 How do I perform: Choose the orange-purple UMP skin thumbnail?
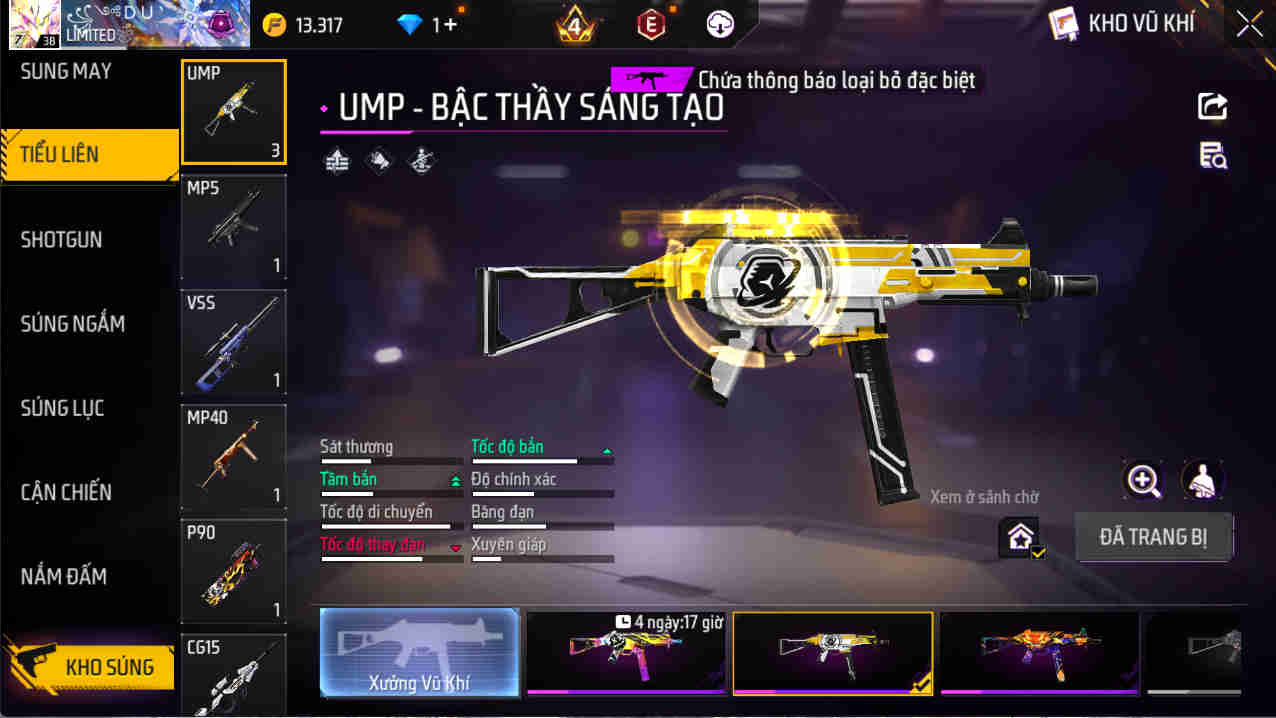coord(1039,652)
